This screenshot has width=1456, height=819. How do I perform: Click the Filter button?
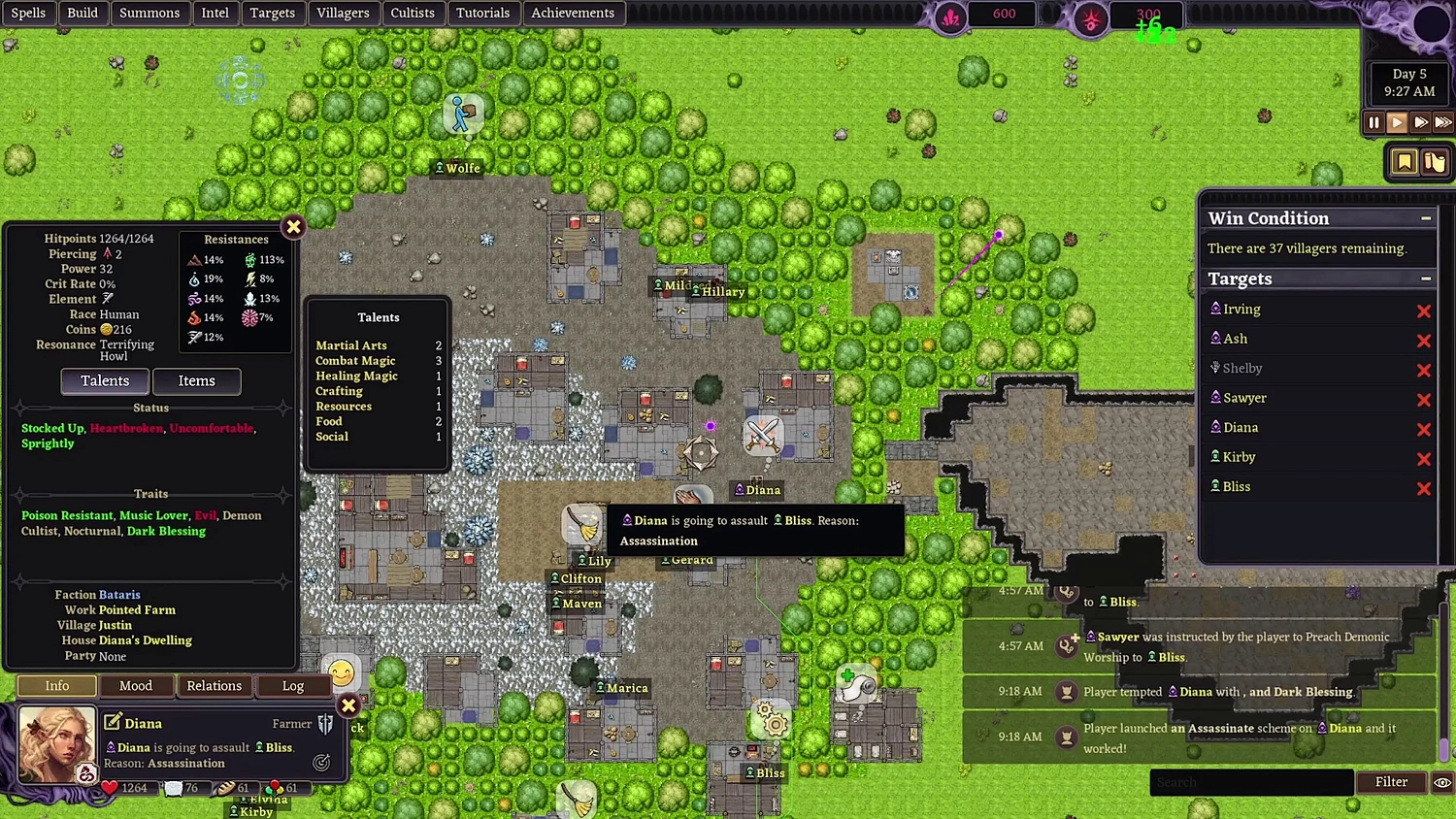[x=1391, y=782]
